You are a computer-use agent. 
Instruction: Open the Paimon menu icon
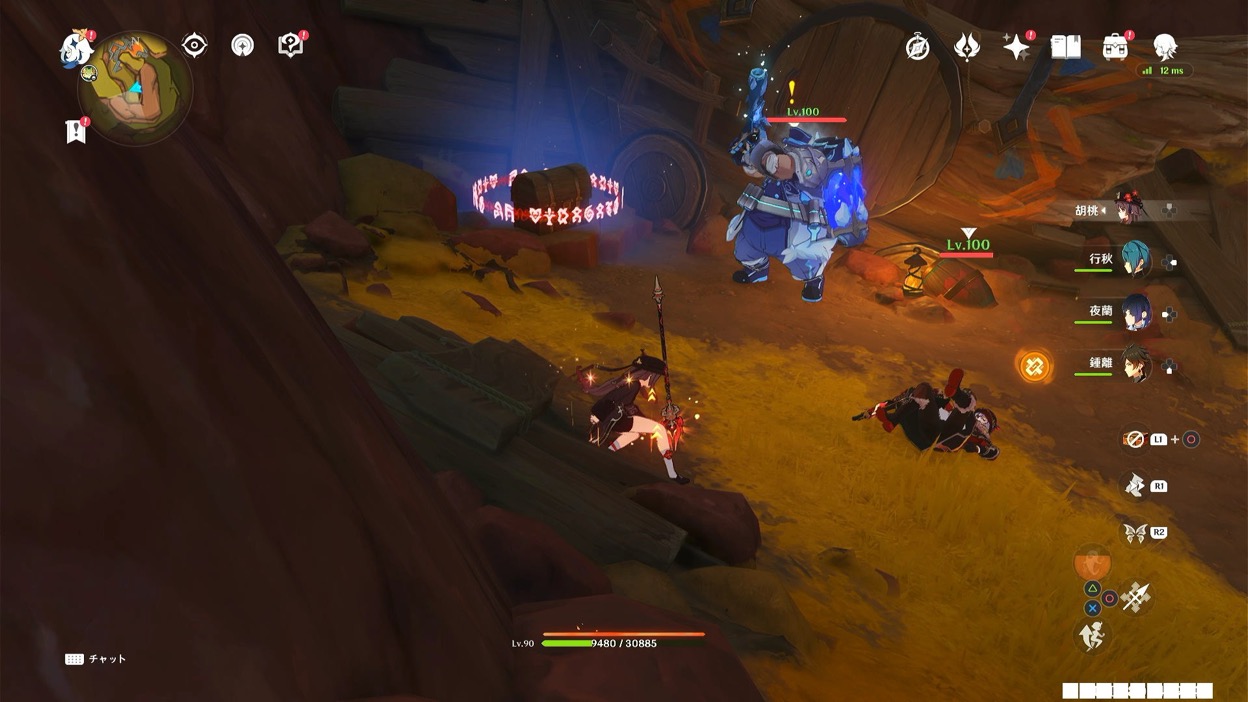tap(76, 47)
